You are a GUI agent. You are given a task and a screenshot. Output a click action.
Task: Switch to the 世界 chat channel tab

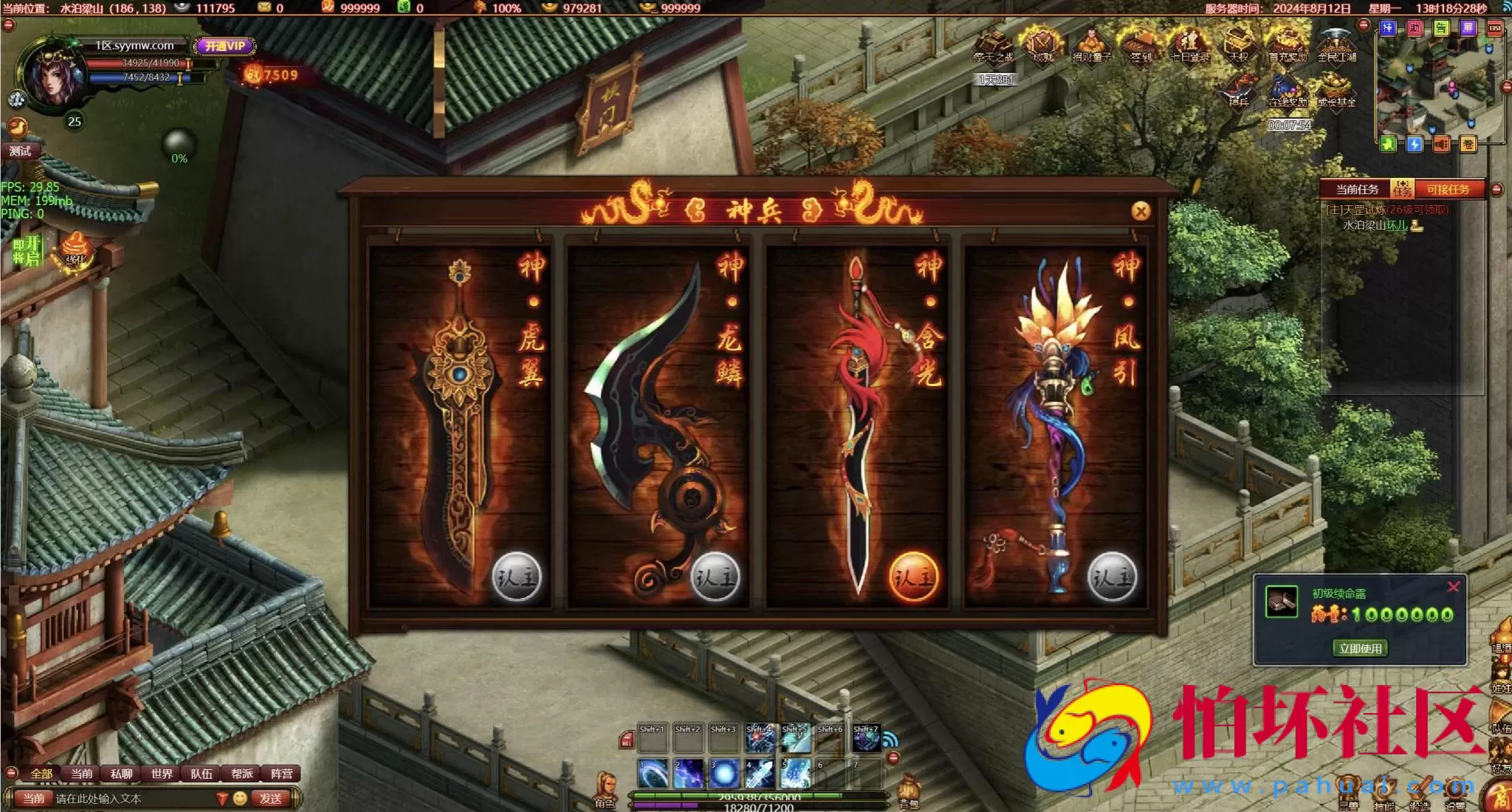[x=162, y=774]
